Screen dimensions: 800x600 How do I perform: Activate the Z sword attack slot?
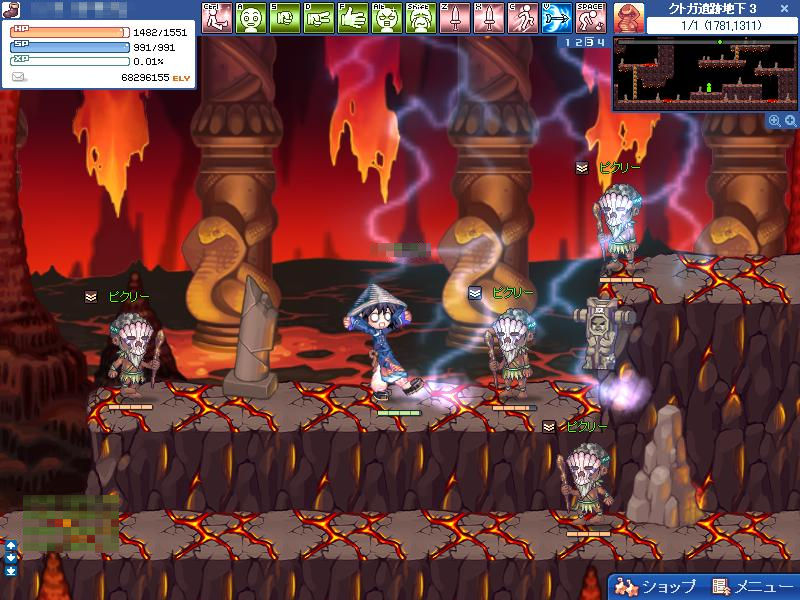(x=455, y=17)
